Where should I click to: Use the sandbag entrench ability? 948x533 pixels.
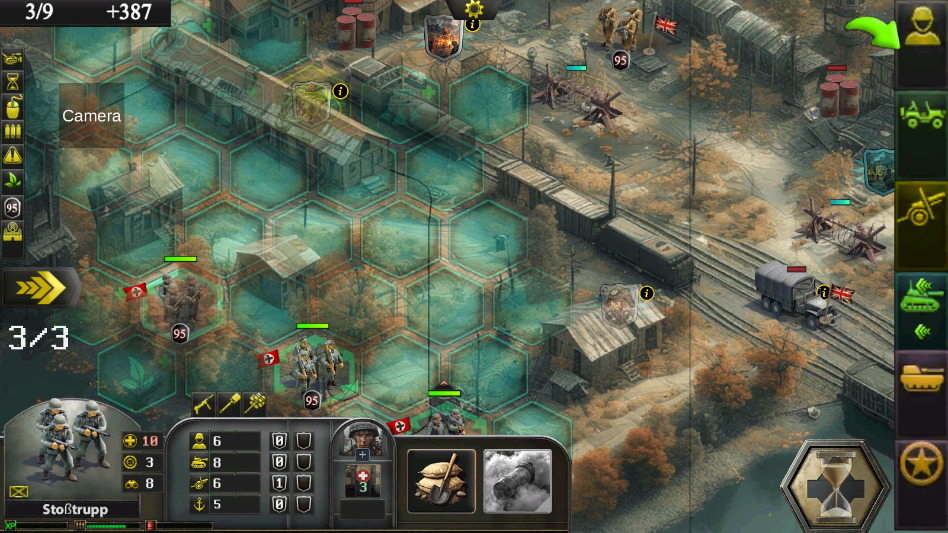click(441, 481)
